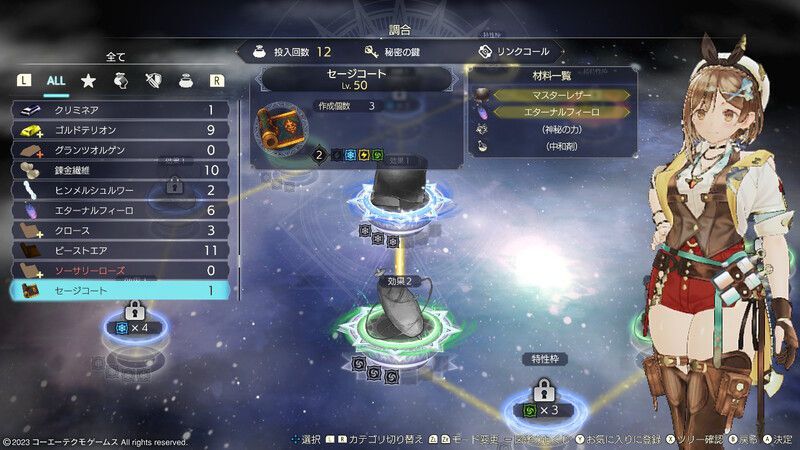Choose ゴルドテリオン in the list
800x450 pixels.
pos(120,129)
